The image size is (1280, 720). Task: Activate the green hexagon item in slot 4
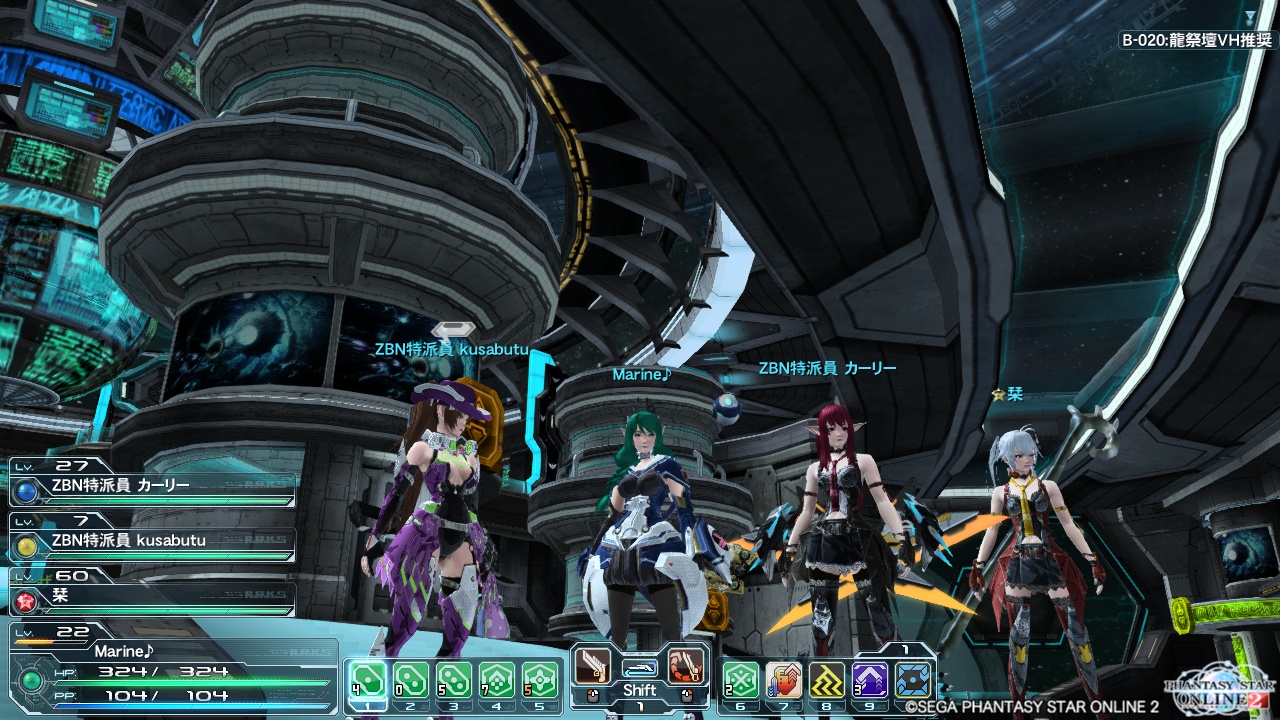pos(497,680)
